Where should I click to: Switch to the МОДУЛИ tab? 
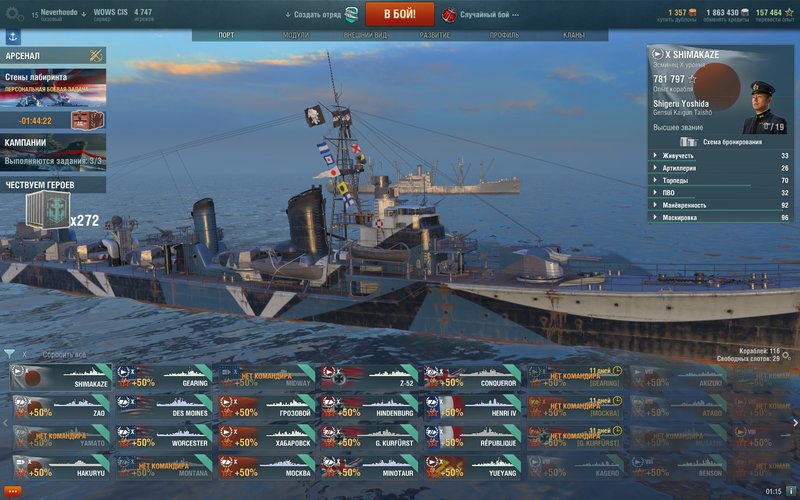point(296,35)
